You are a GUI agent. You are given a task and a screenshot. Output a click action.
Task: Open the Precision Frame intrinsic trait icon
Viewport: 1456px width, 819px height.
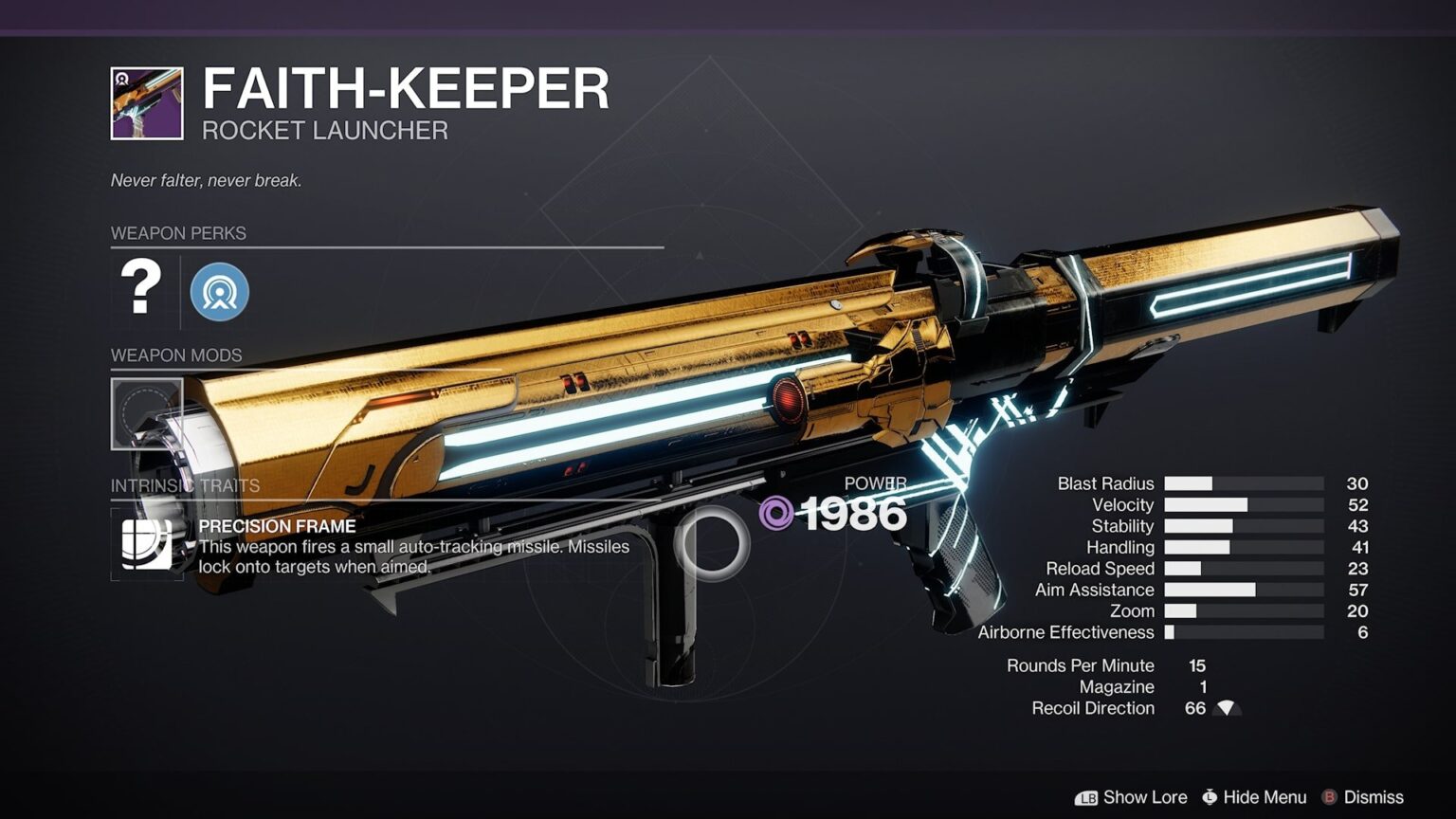(147, 544)
